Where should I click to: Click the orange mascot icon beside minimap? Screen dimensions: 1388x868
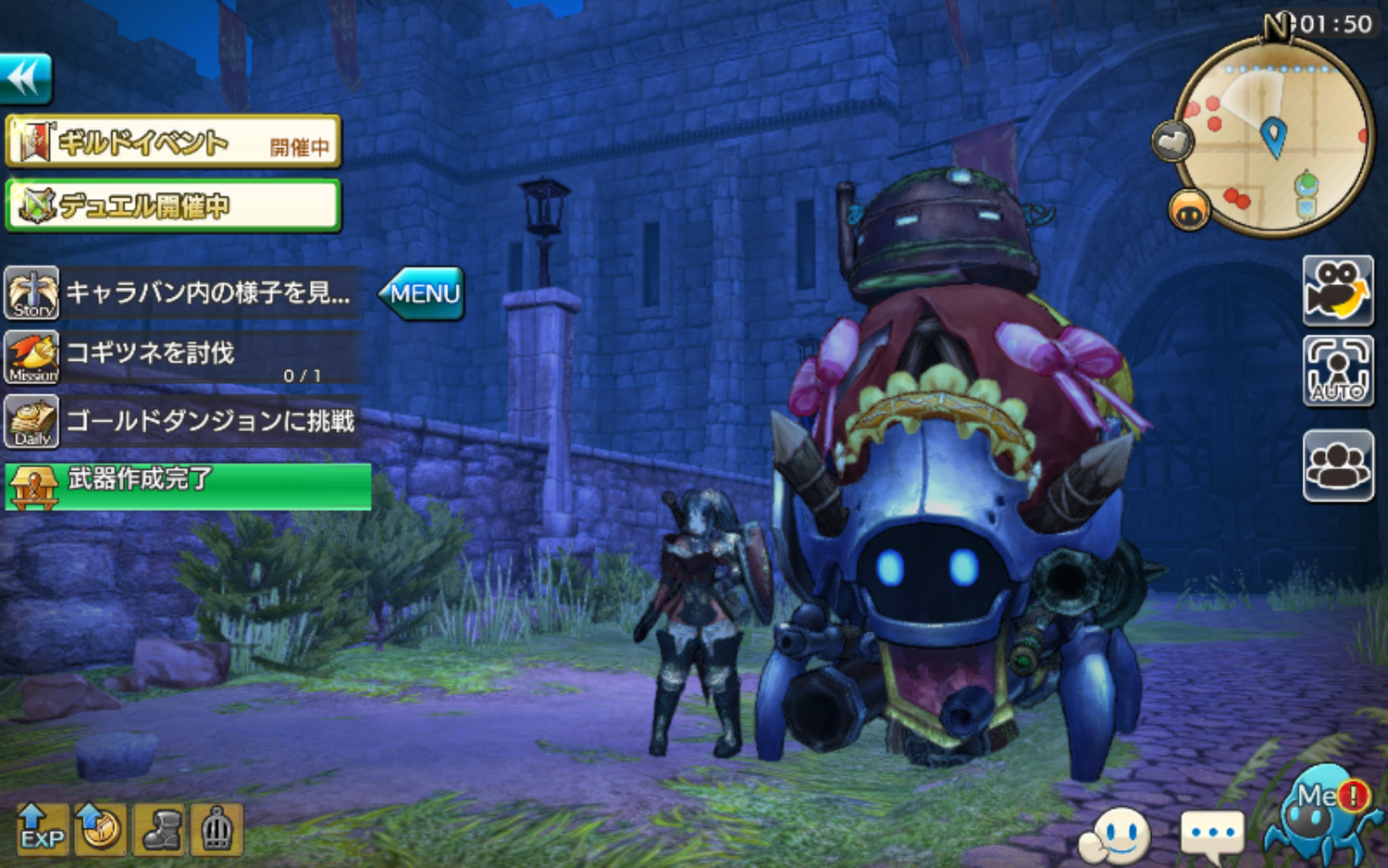pyautogui.click(x=1189, y=211)
